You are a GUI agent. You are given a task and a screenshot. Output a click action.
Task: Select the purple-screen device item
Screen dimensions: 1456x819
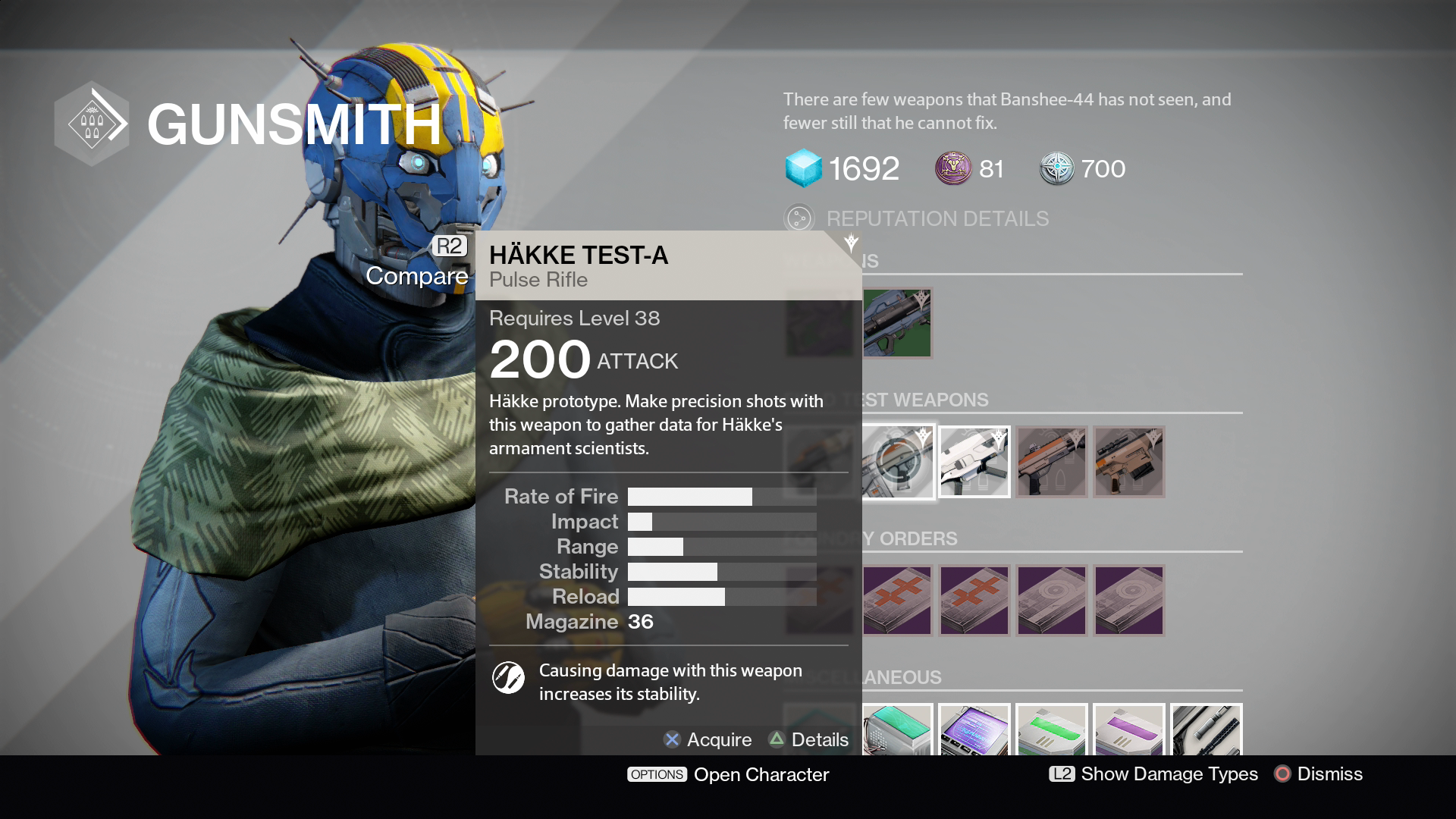pos(974,730)
